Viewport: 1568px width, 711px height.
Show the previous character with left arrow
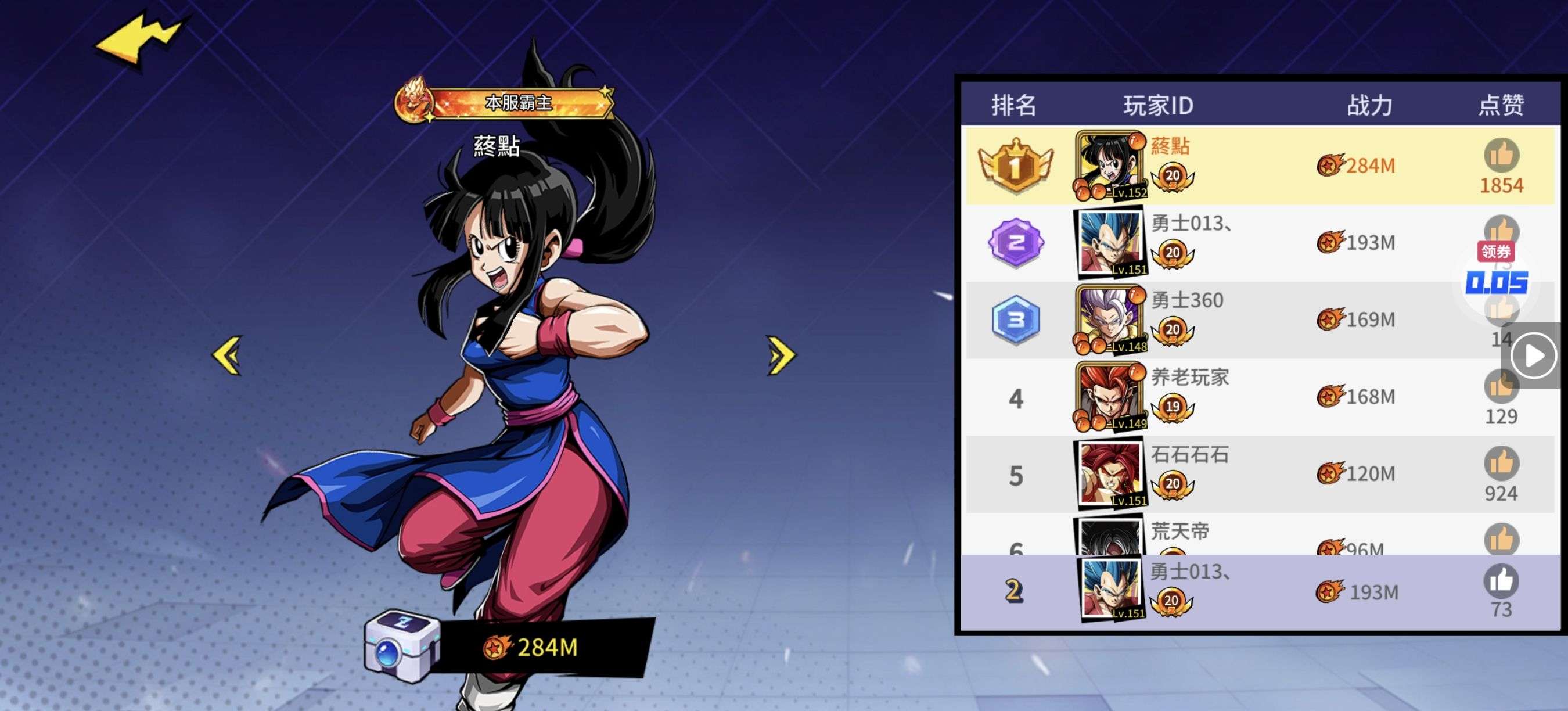(x=228, y=355)
